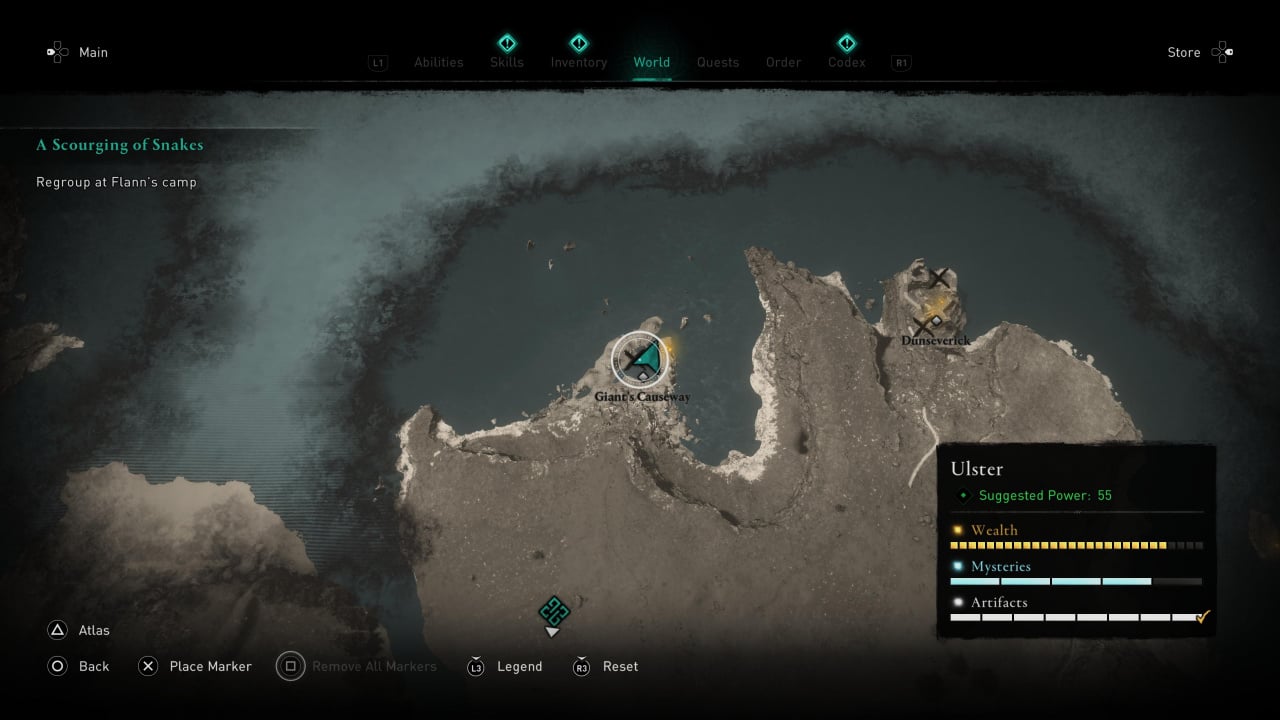This screenshot has width=1280, height=720.
Task: Select the Giant's Causeway map marker
Action: click(x=640, y=360)
